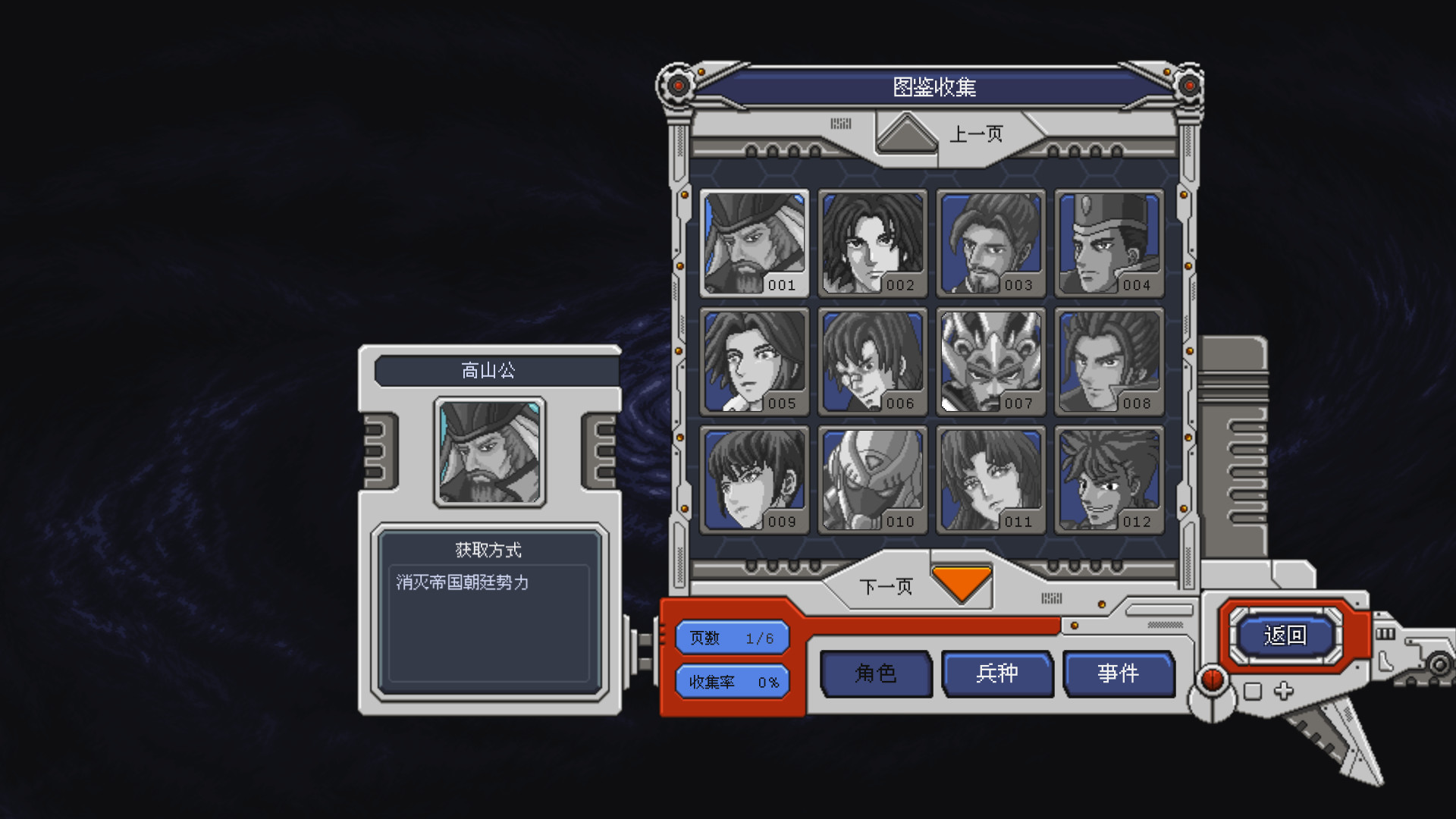Select the masked warrior 007
The image size is (1456, 819).
pos(992,362)
